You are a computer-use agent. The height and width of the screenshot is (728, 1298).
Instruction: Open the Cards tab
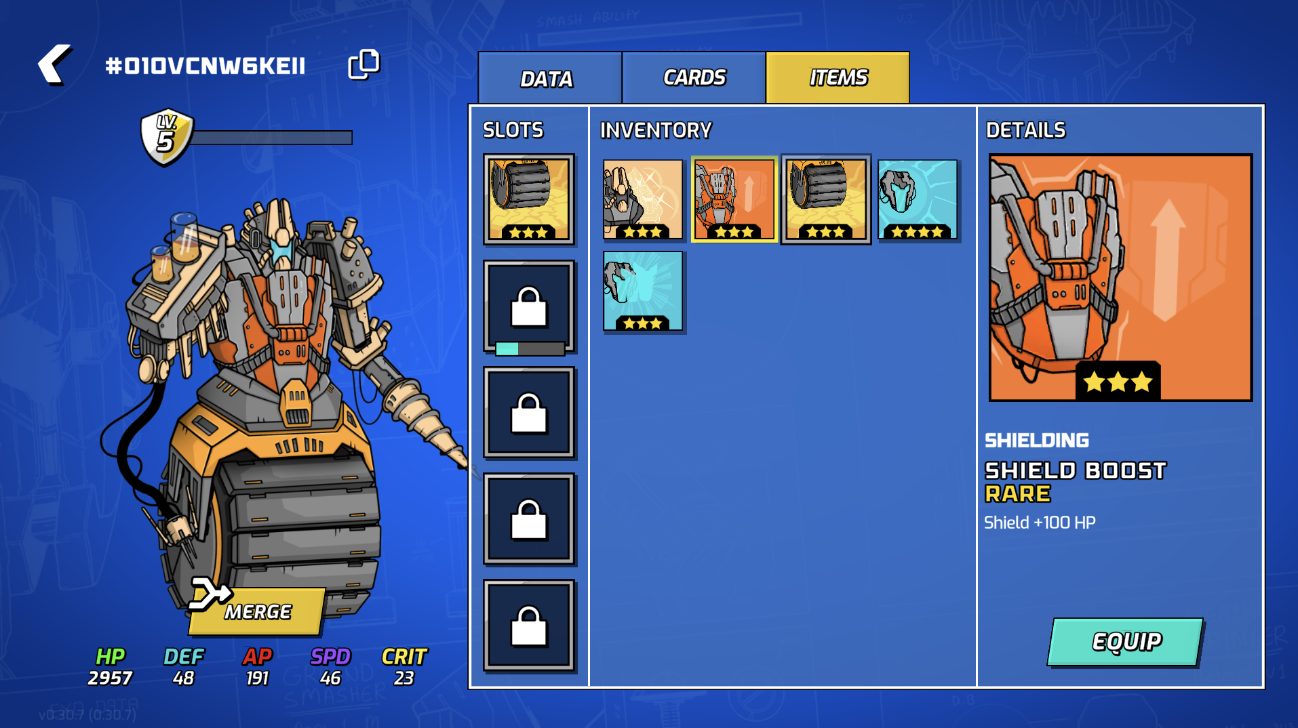tap(694, 78)
